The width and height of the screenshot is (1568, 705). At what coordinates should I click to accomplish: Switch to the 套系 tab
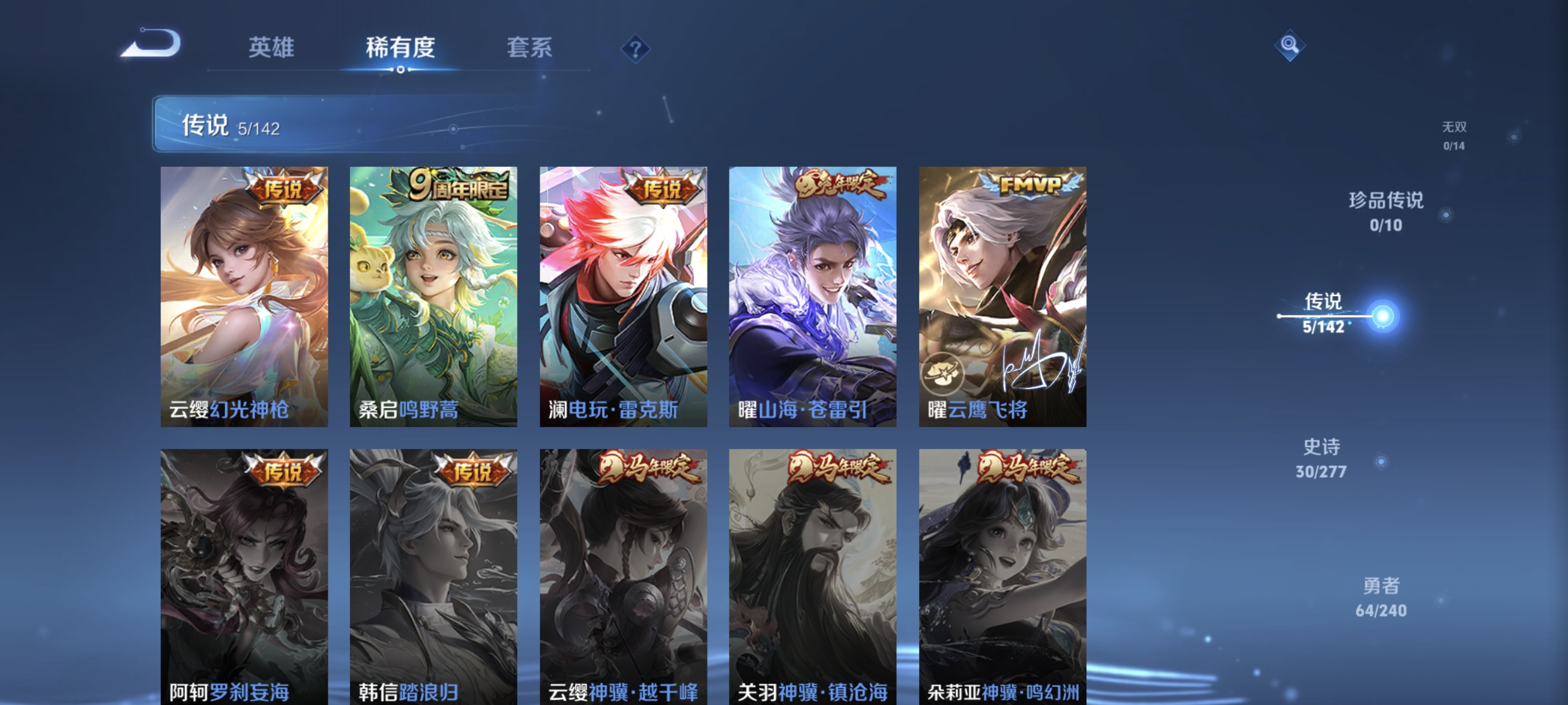pos(531,49)
